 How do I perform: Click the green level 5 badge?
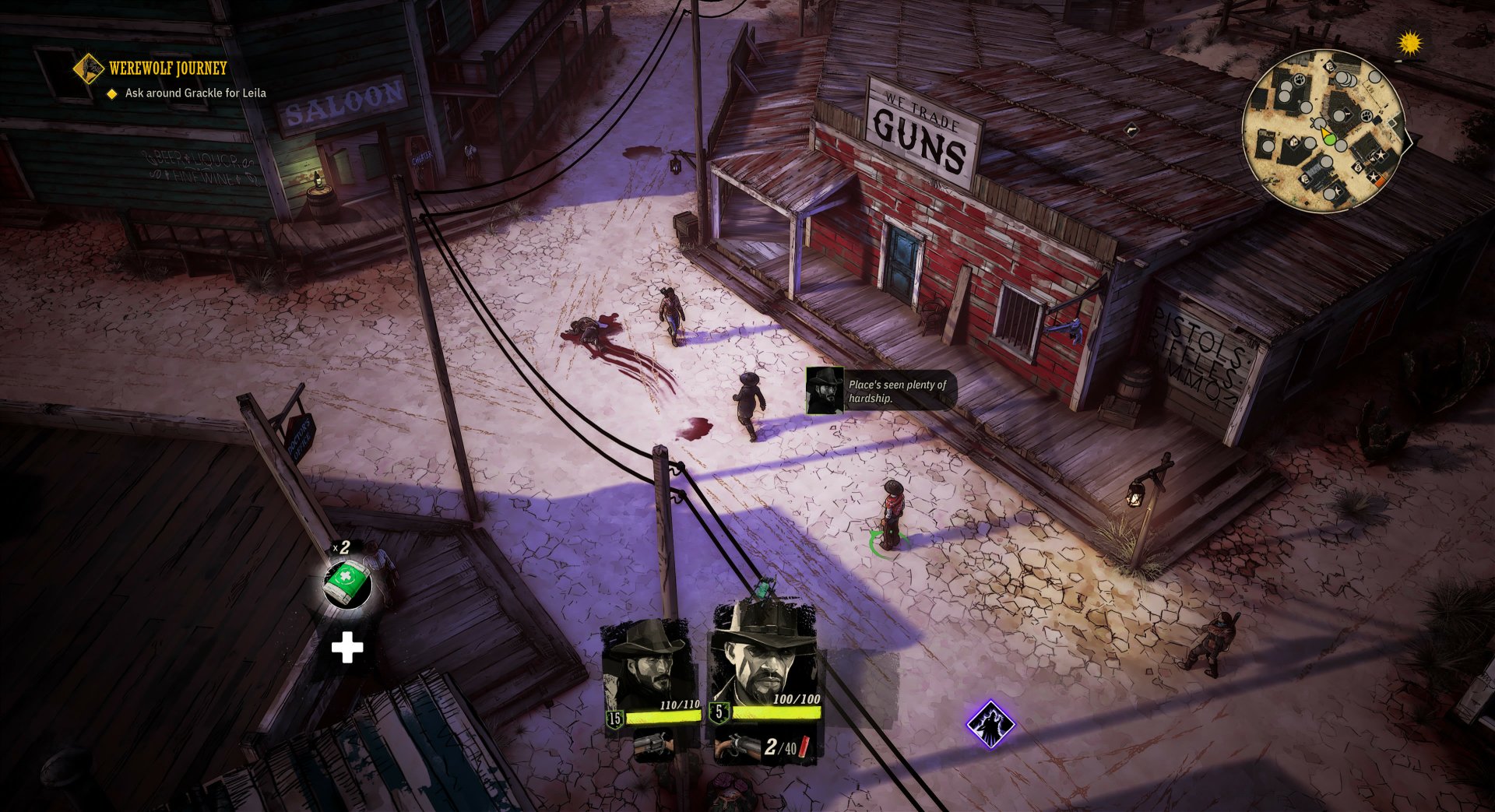[718, 711]
